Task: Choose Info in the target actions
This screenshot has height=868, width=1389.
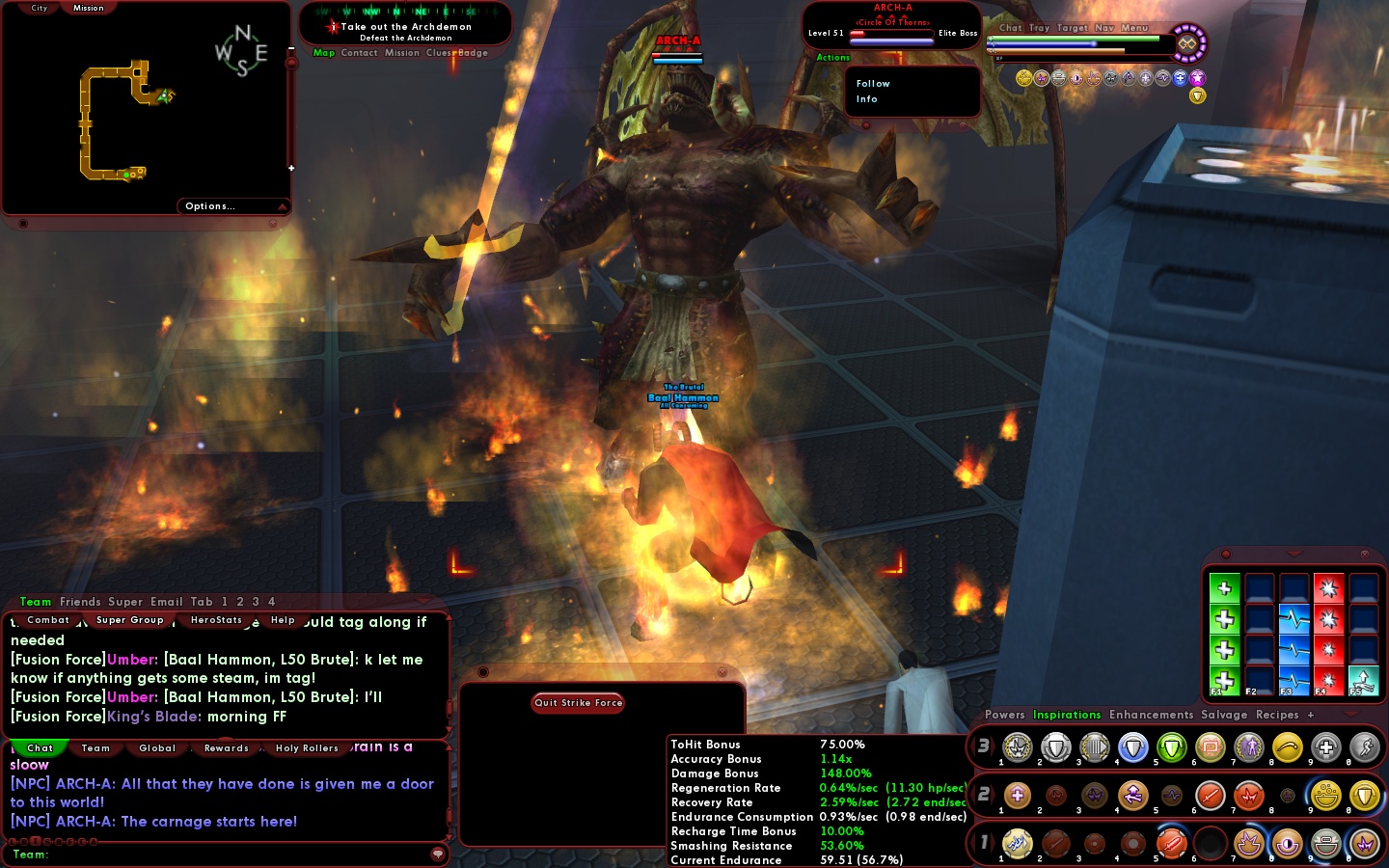Action: 867,99
